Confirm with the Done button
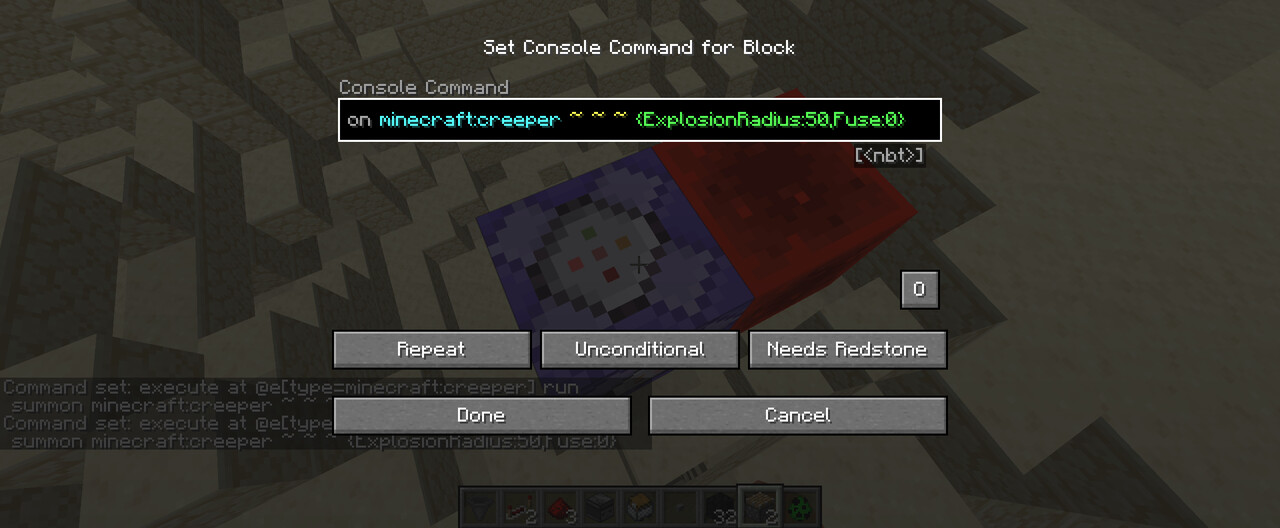The height and width of the screenshot is (528, 1280). coord(481,415)
